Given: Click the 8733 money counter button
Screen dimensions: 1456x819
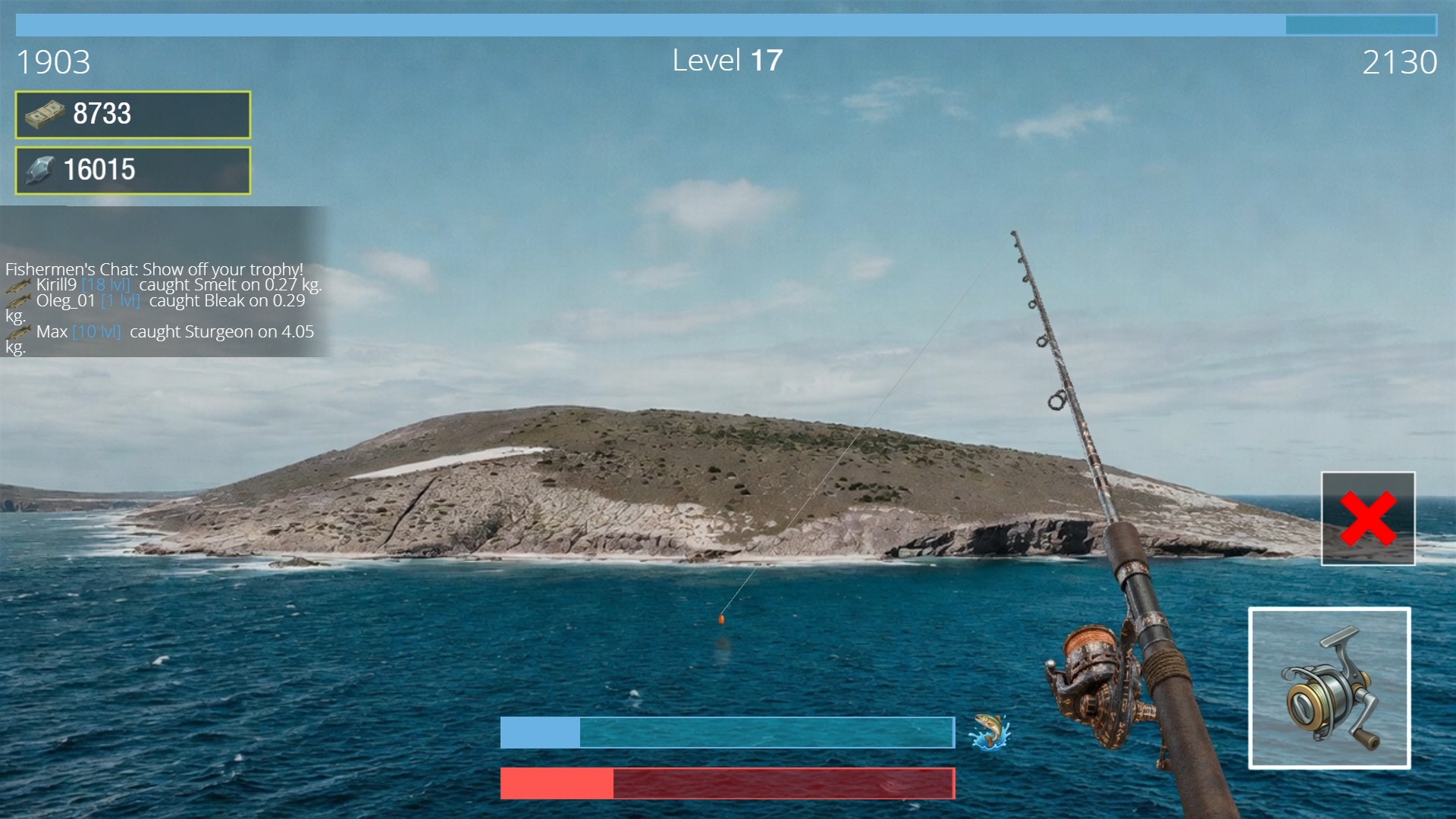Looking at the screenshot, I should click(132, 115).
